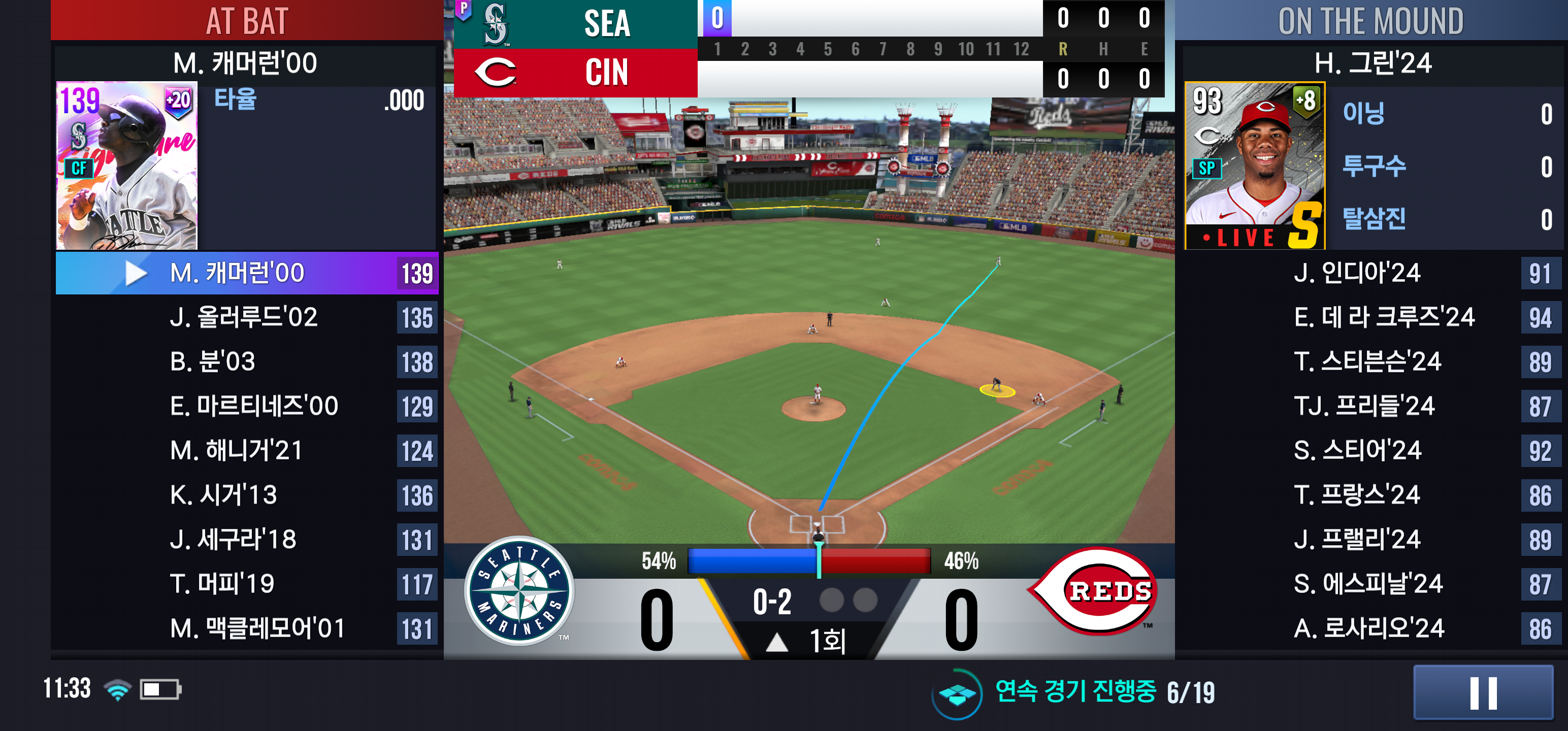Select S. 스티어'24 roster row
Image resolution: width=1568 pixels, height=731 pixels.
pos(1369,451)
